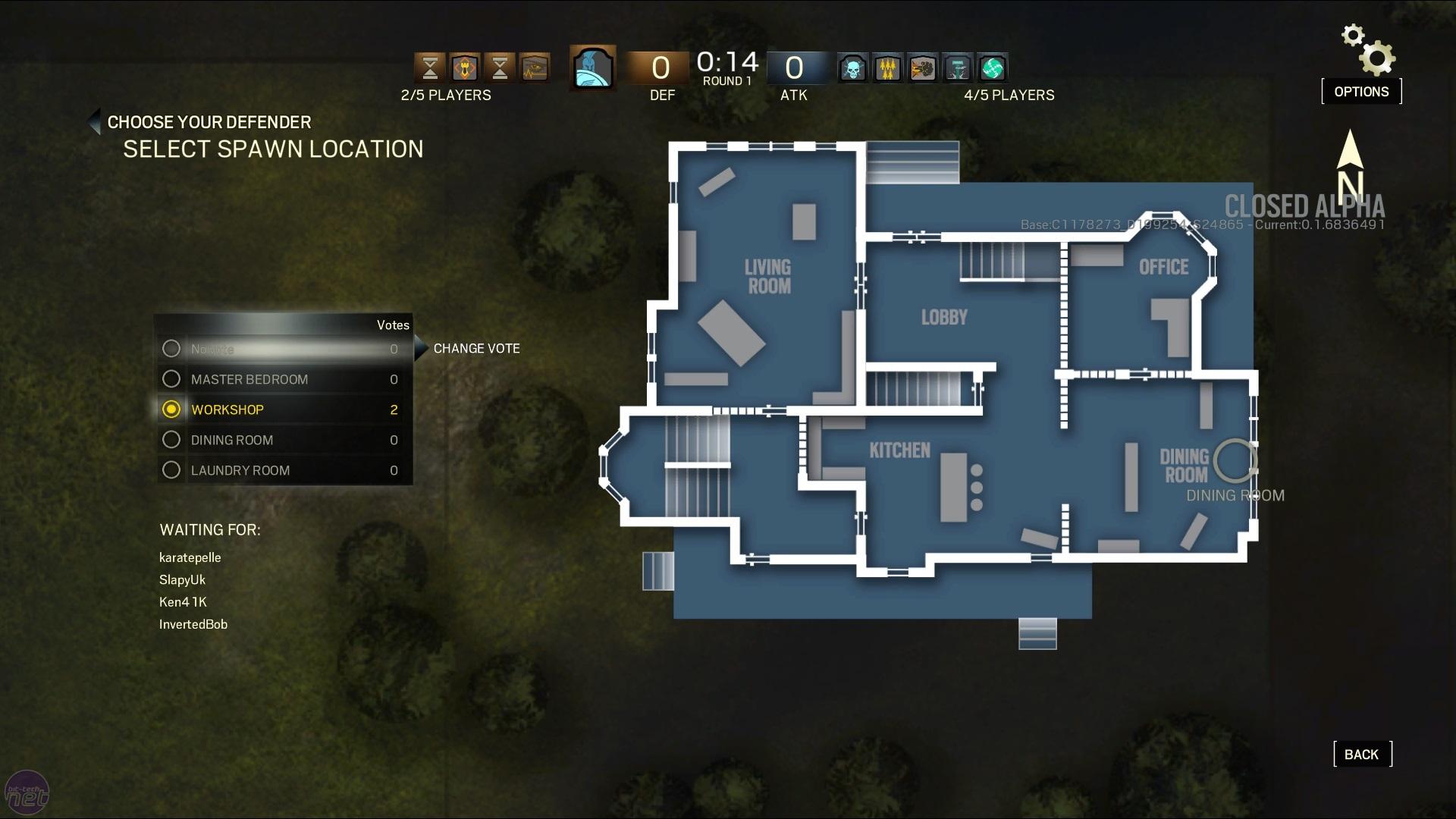The image size is (1456, 819).
Task: Choose Dining Room in the vote list
Action: pyautogui.click(x=172, y=440)
